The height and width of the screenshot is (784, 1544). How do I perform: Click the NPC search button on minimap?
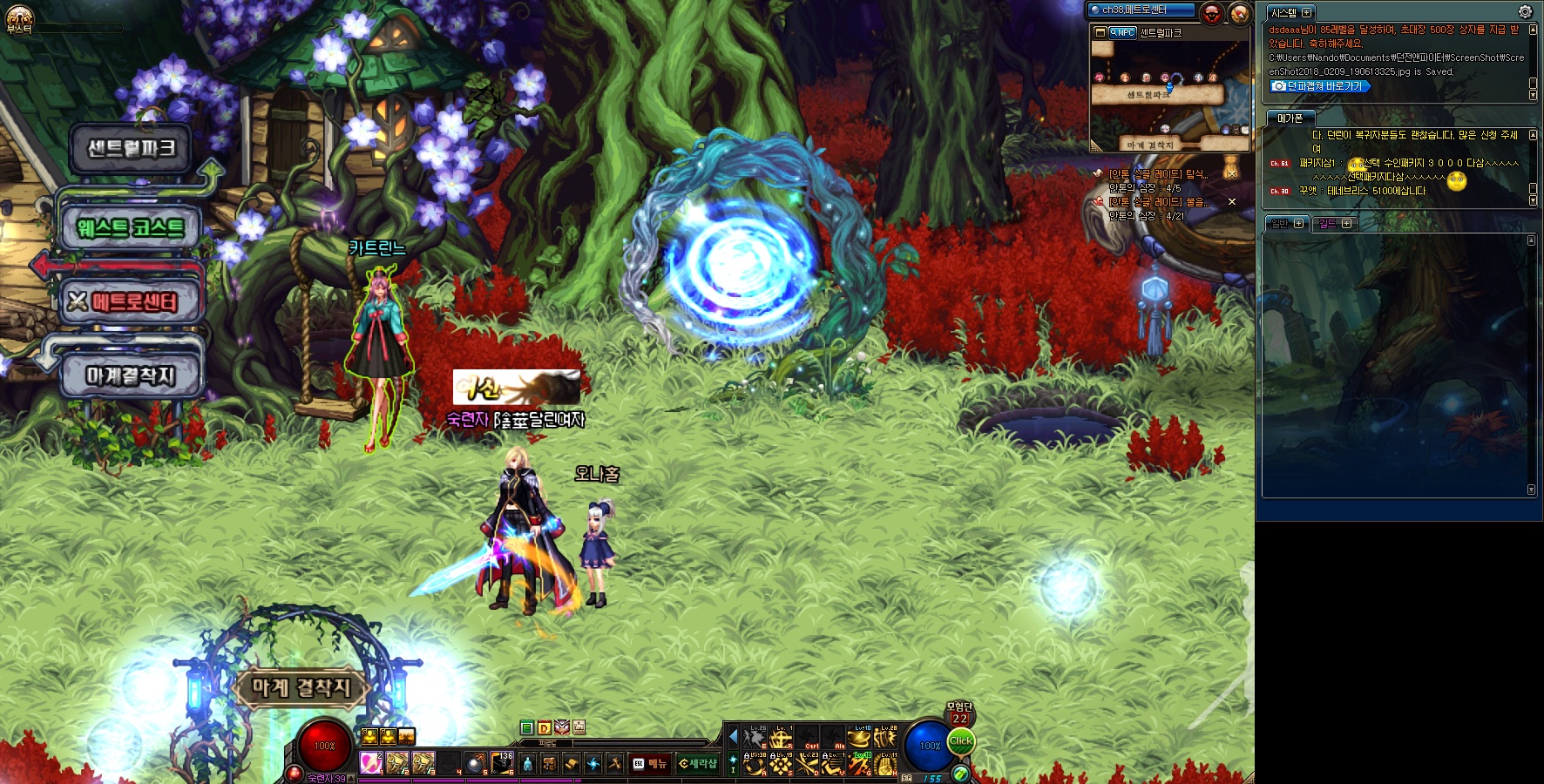(1122, 32)
